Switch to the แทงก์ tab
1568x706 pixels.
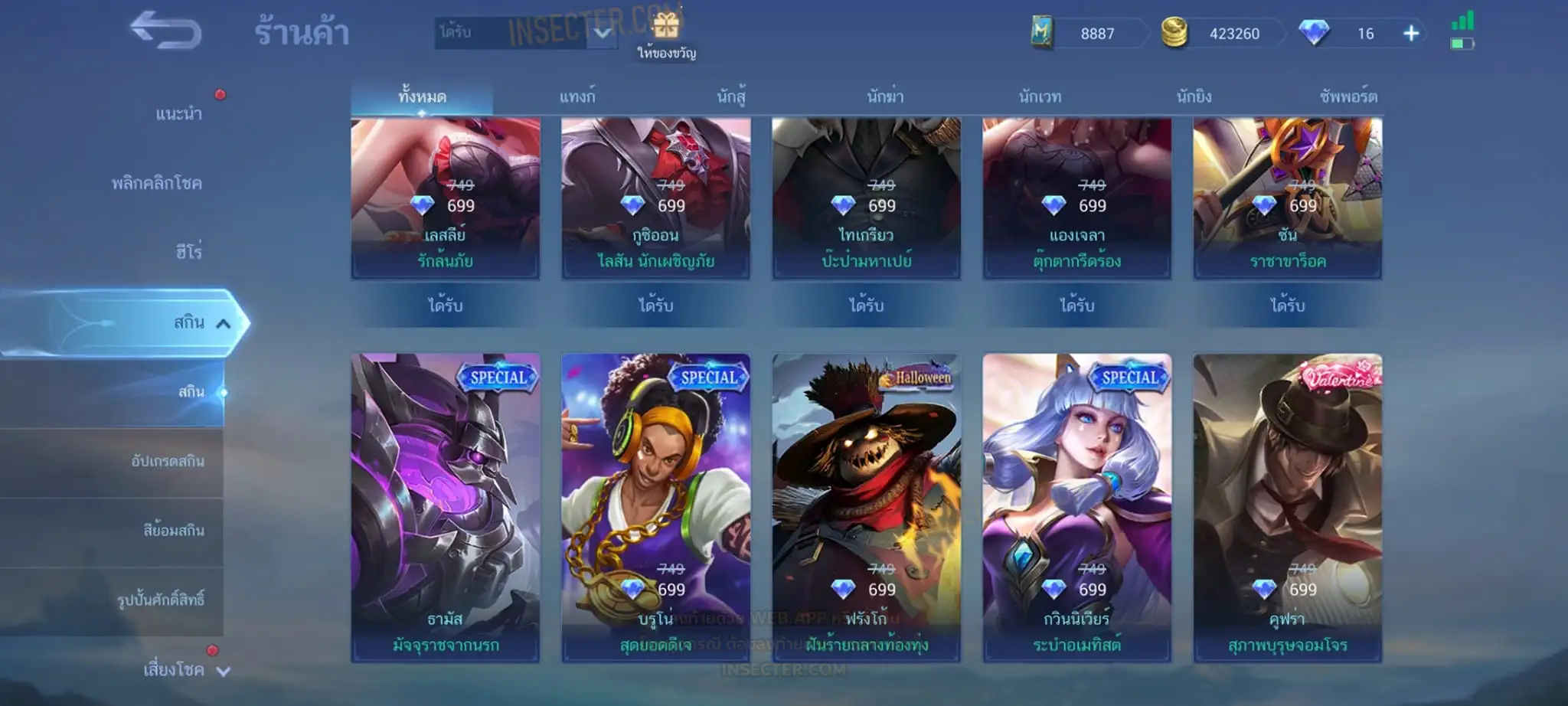pyautogui.click(x=577, y=97)
